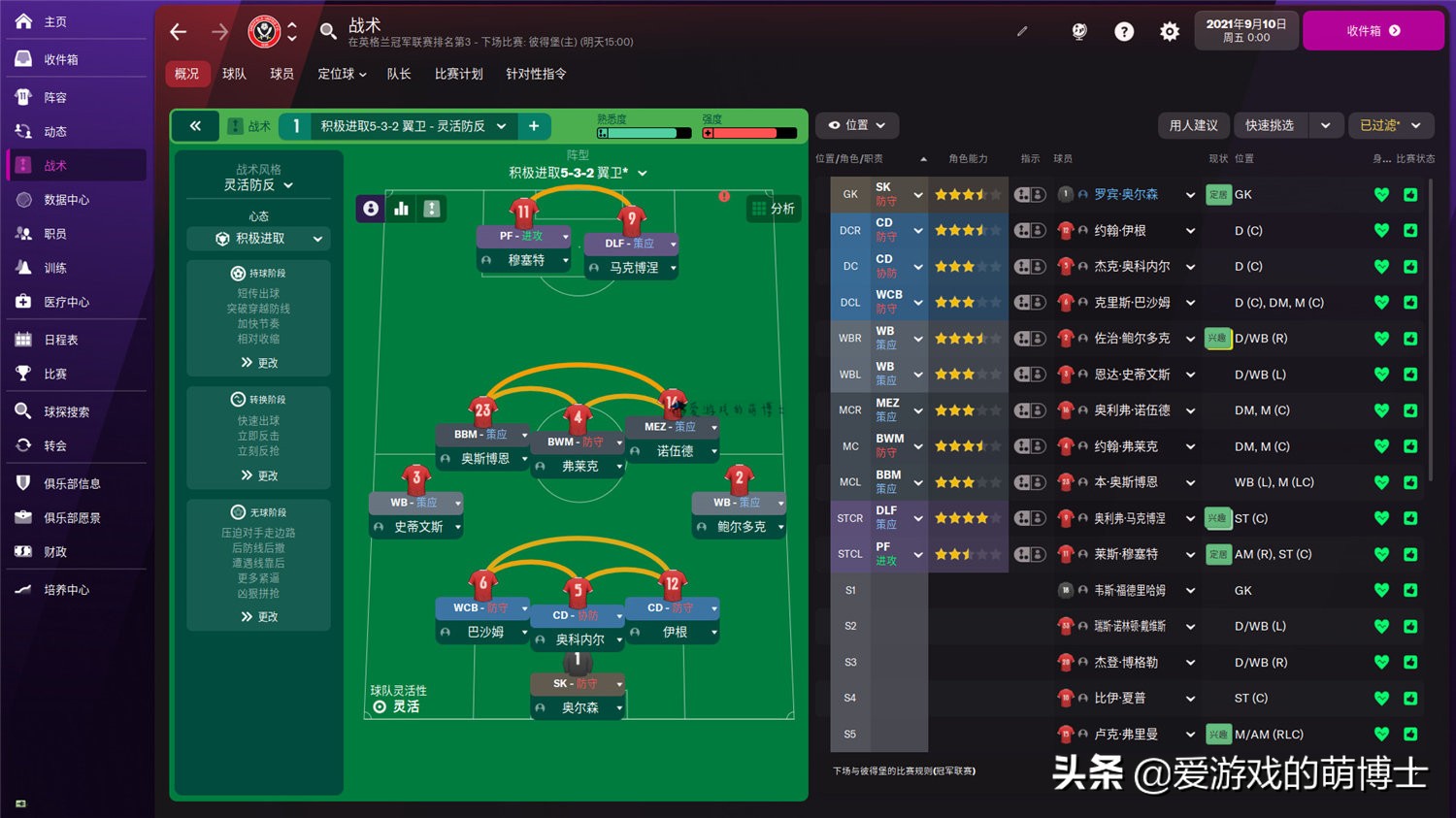Toggle the 兴趣 badge on 佐治·鲍尔多克's row
The width and height of the screenshot is (1456, 818).
pyautogui.click(x=1217, y=338)
